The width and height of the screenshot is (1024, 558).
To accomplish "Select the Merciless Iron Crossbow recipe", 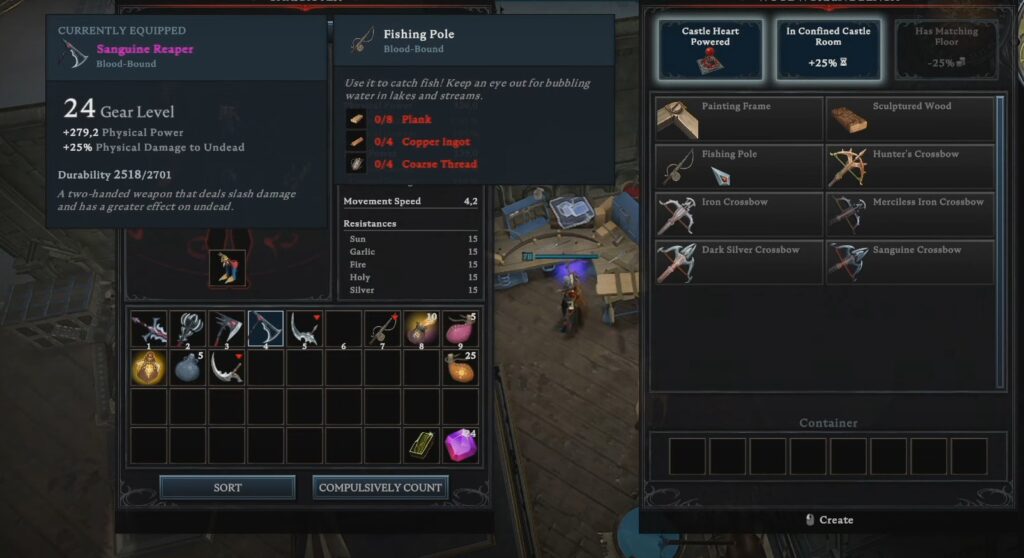I will coord(910,214).
